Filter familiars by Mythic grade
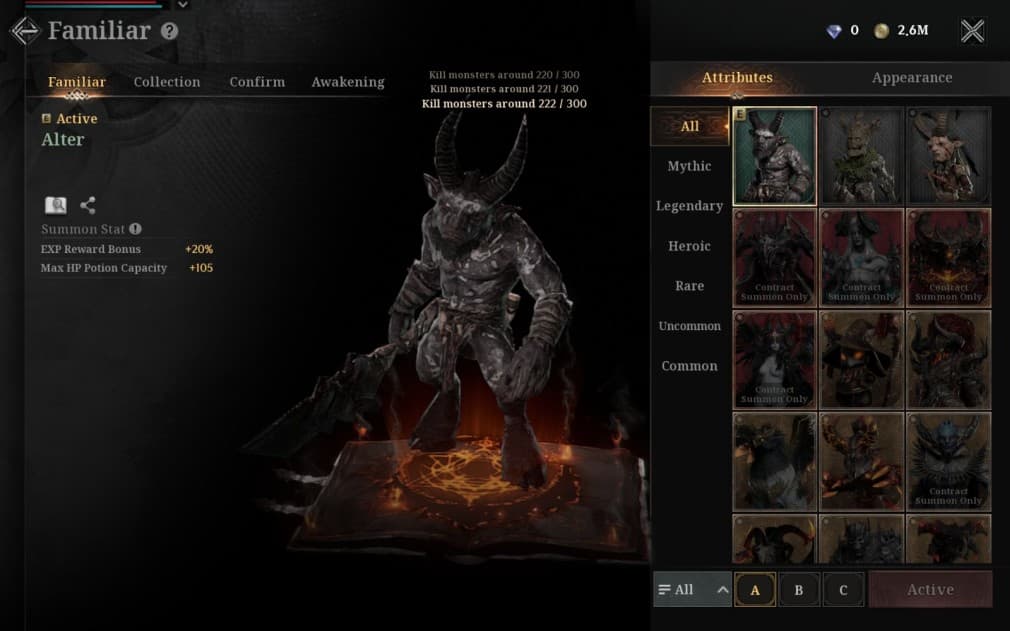 689,166
